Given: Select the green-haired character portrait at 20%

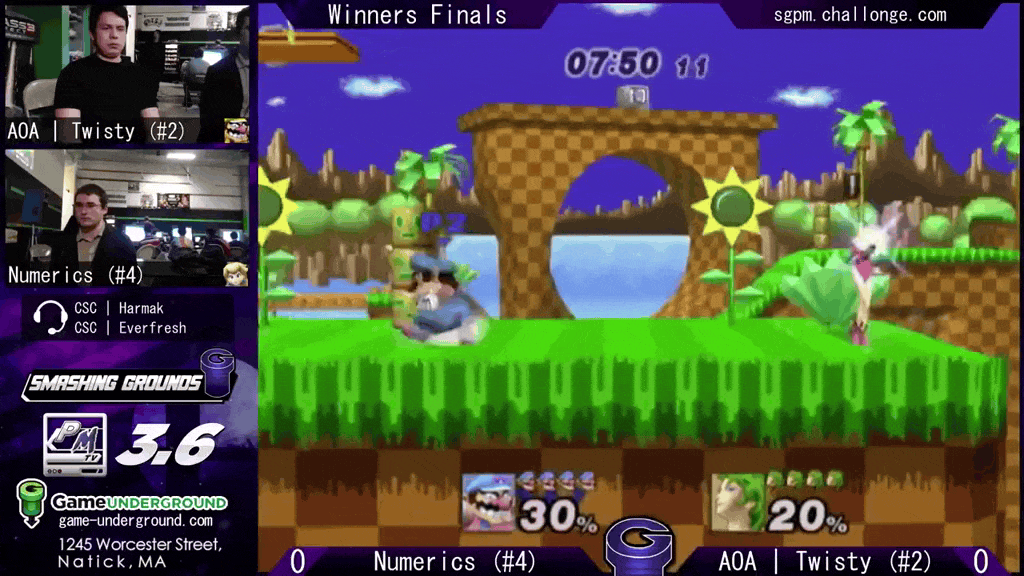Looking at the screenshot, I should point(738,502).
